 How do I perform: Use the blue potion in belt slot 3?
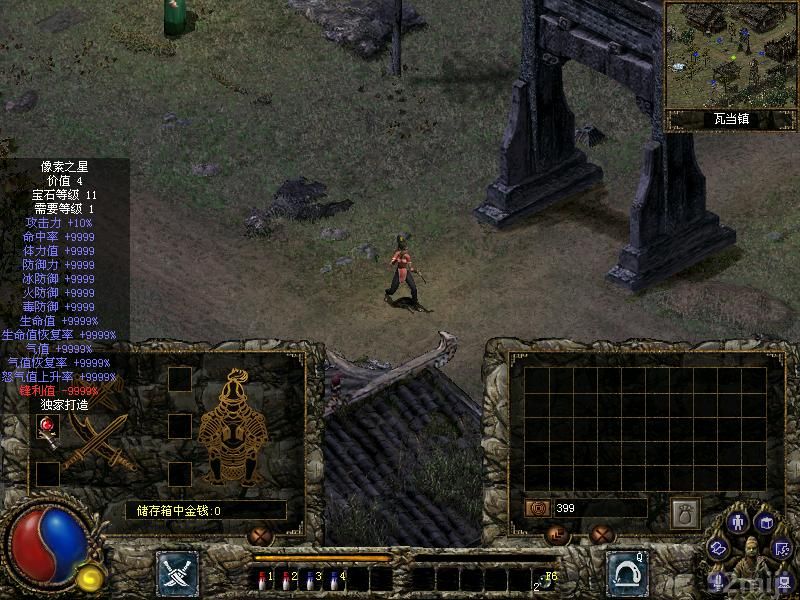(x=311, y=578)
